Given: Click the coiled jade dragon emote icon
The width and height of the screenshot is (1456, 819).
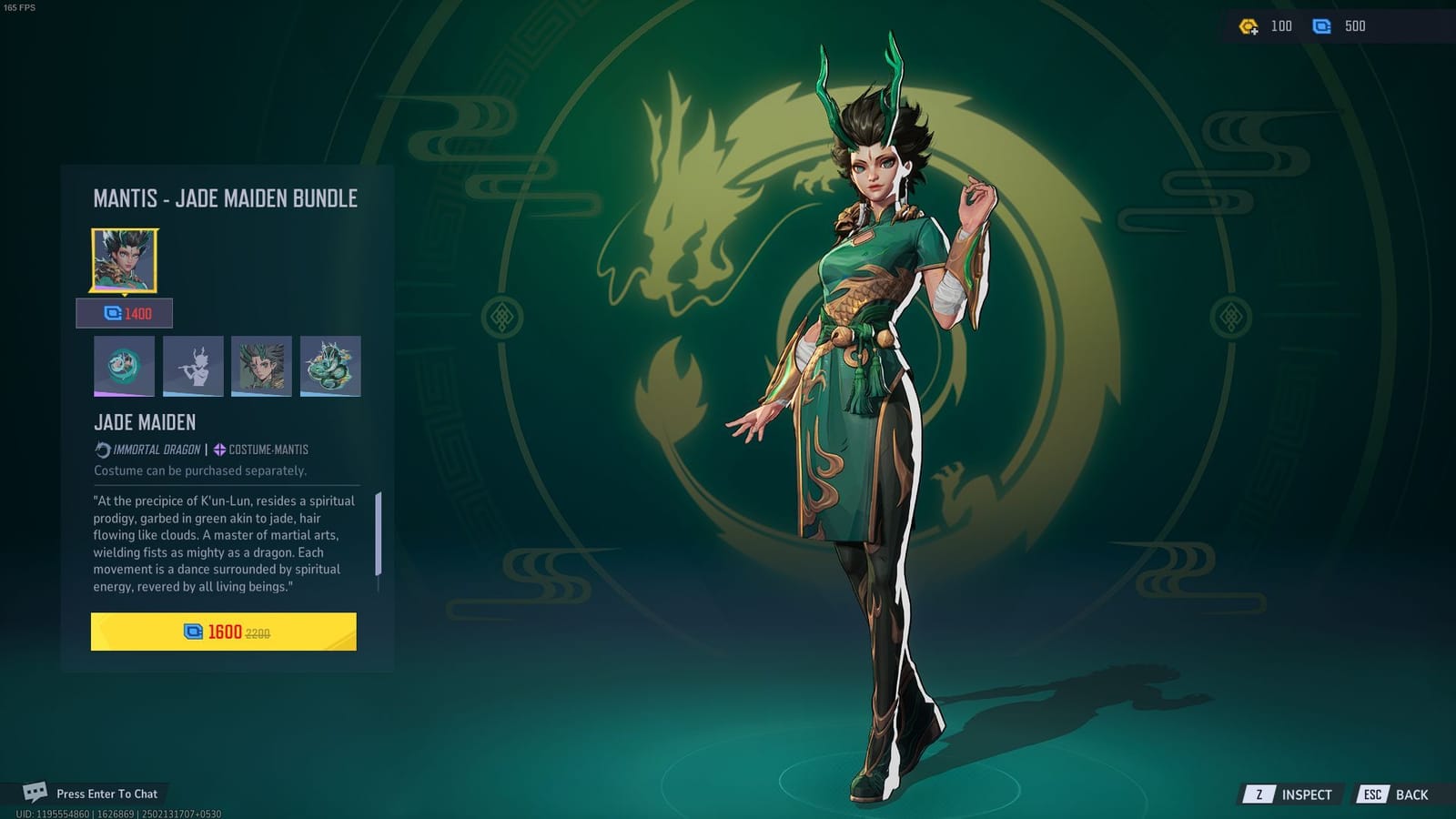Looking at the screenshot, I should click(x=330, y=366).
